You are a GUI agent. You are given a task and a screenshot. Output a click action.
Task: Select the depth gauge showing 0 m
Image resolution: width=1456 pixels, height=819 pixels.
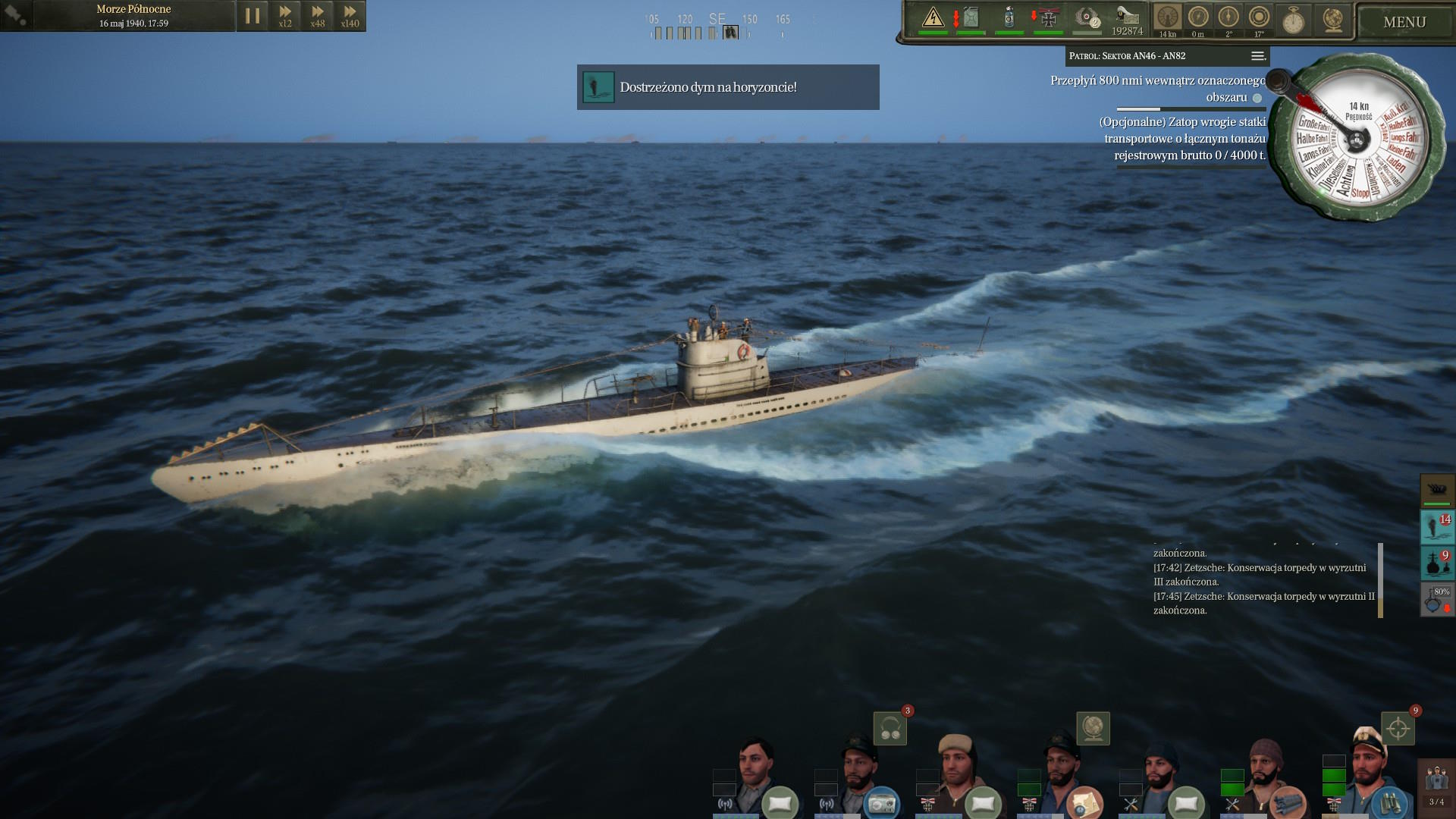[1197, 19]
